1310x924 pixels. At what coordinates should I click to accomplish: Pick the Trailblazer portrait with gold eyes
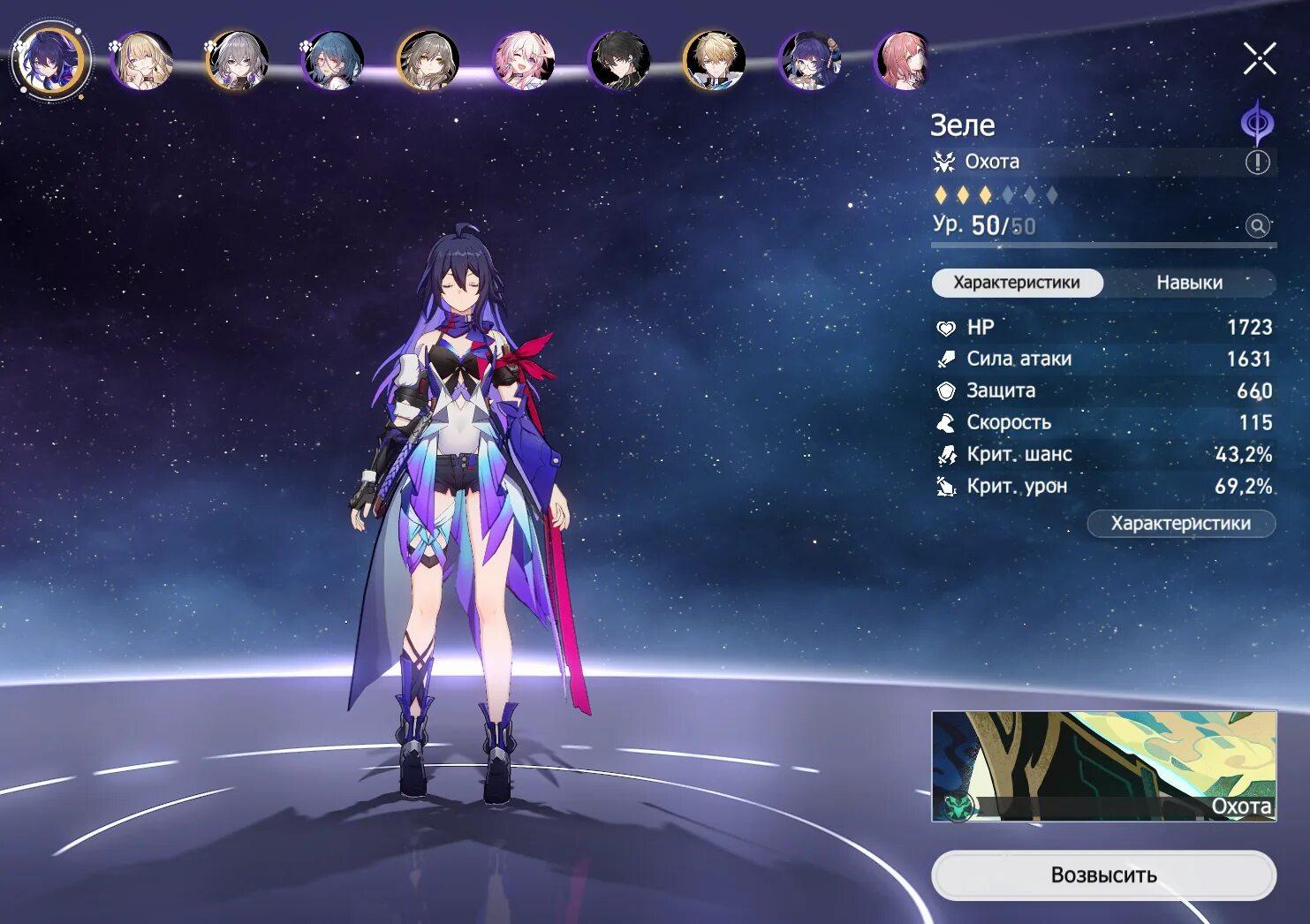pos(428,60)
